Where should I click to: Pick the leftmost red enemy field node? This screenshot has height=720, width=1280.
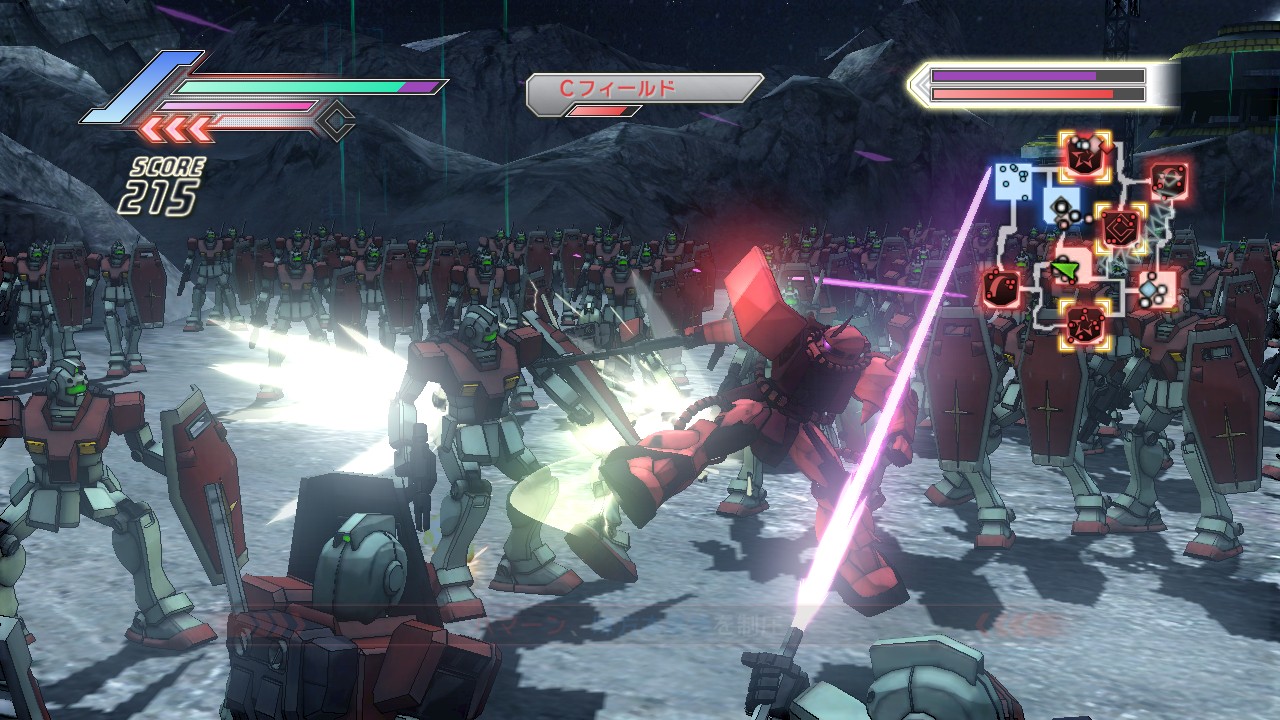1002,289
